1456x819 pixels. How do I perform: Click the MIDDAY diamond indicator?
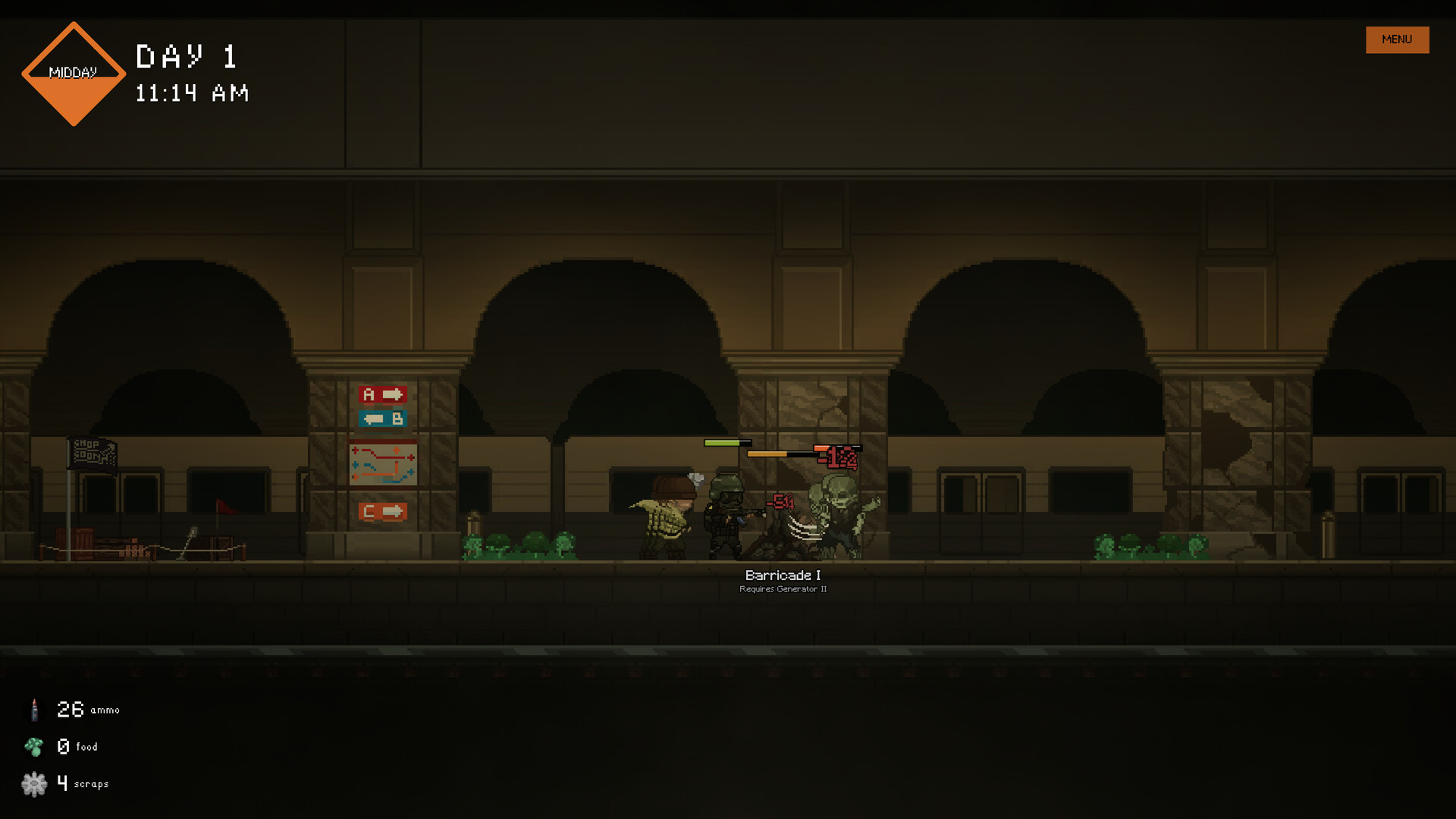[74, 74]
